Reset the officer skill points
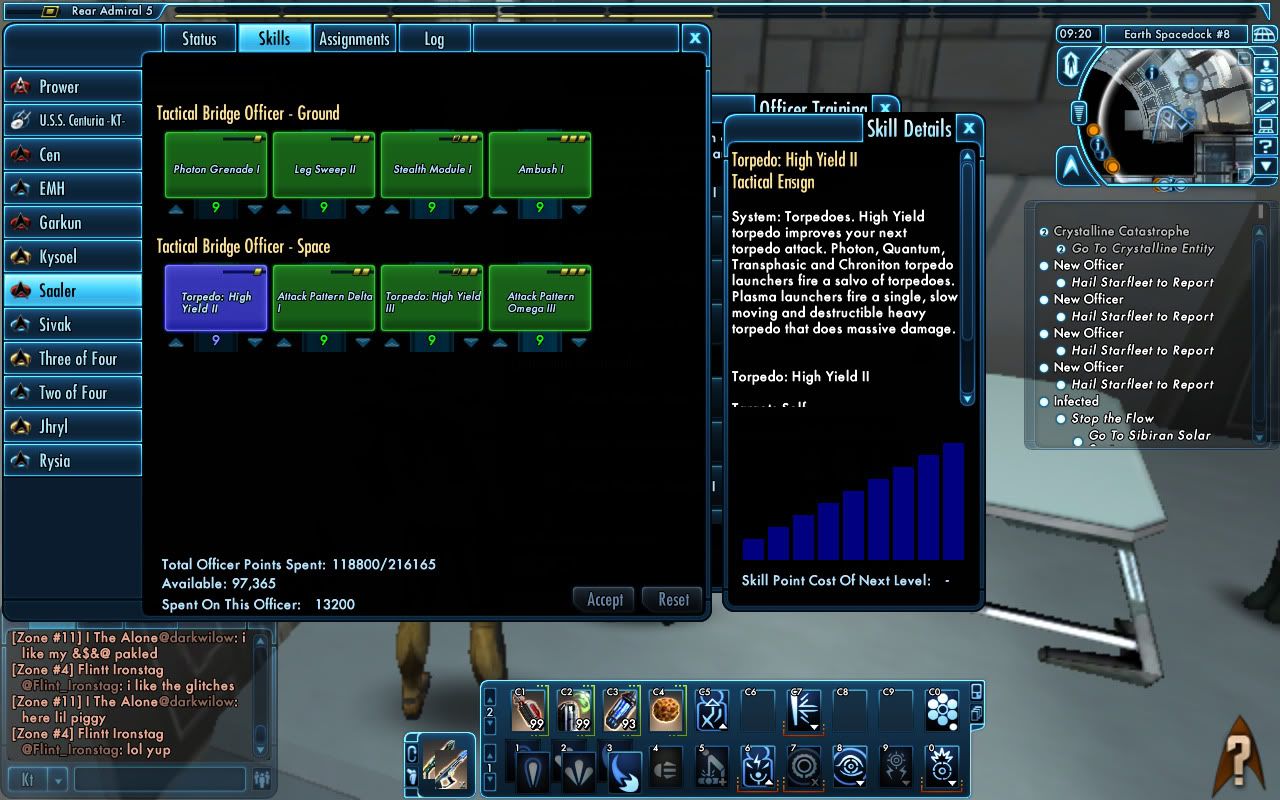 point(673,600)
